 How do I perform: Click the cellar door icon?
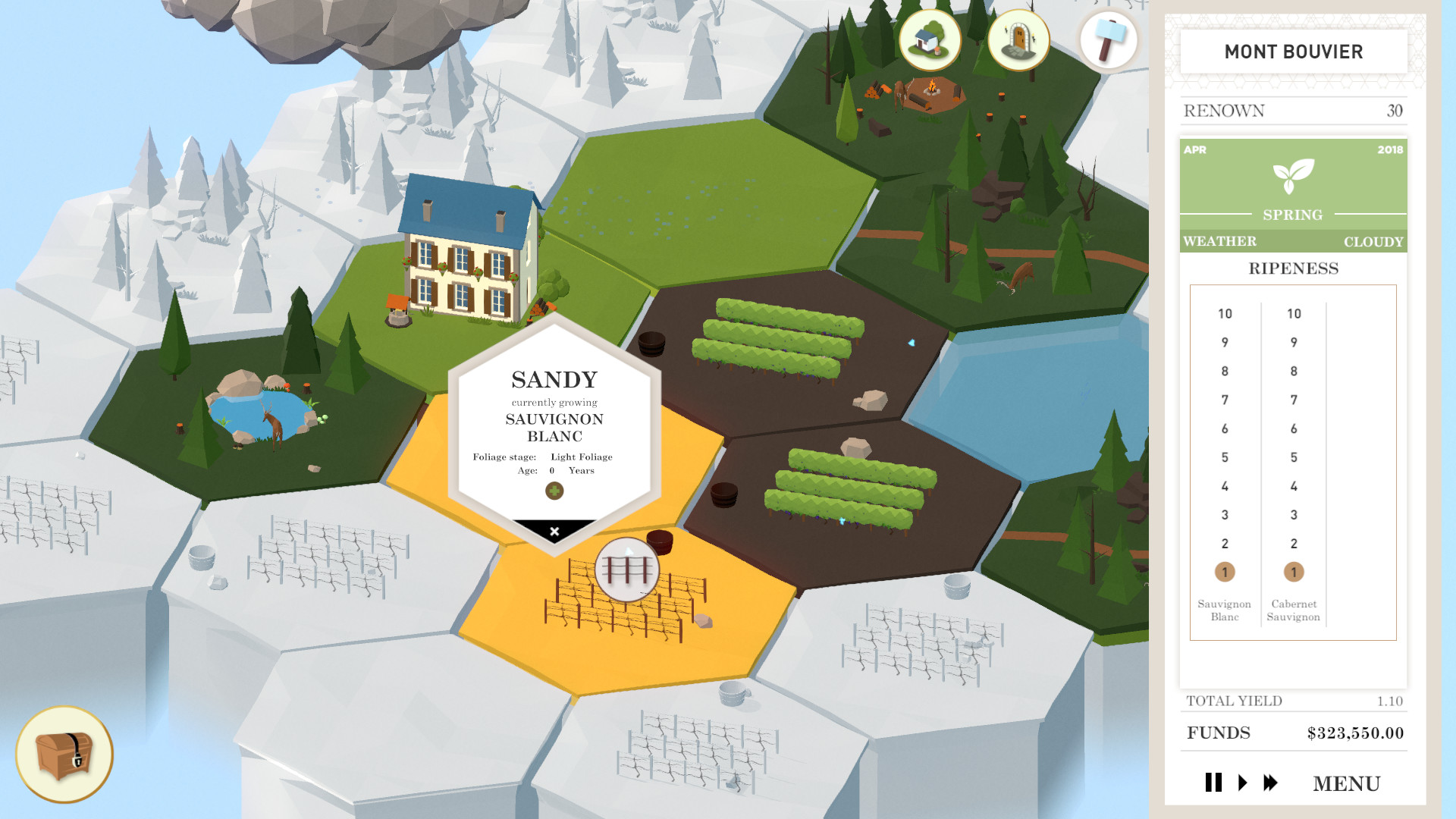pyautogui.click(x=1018, y=42)
